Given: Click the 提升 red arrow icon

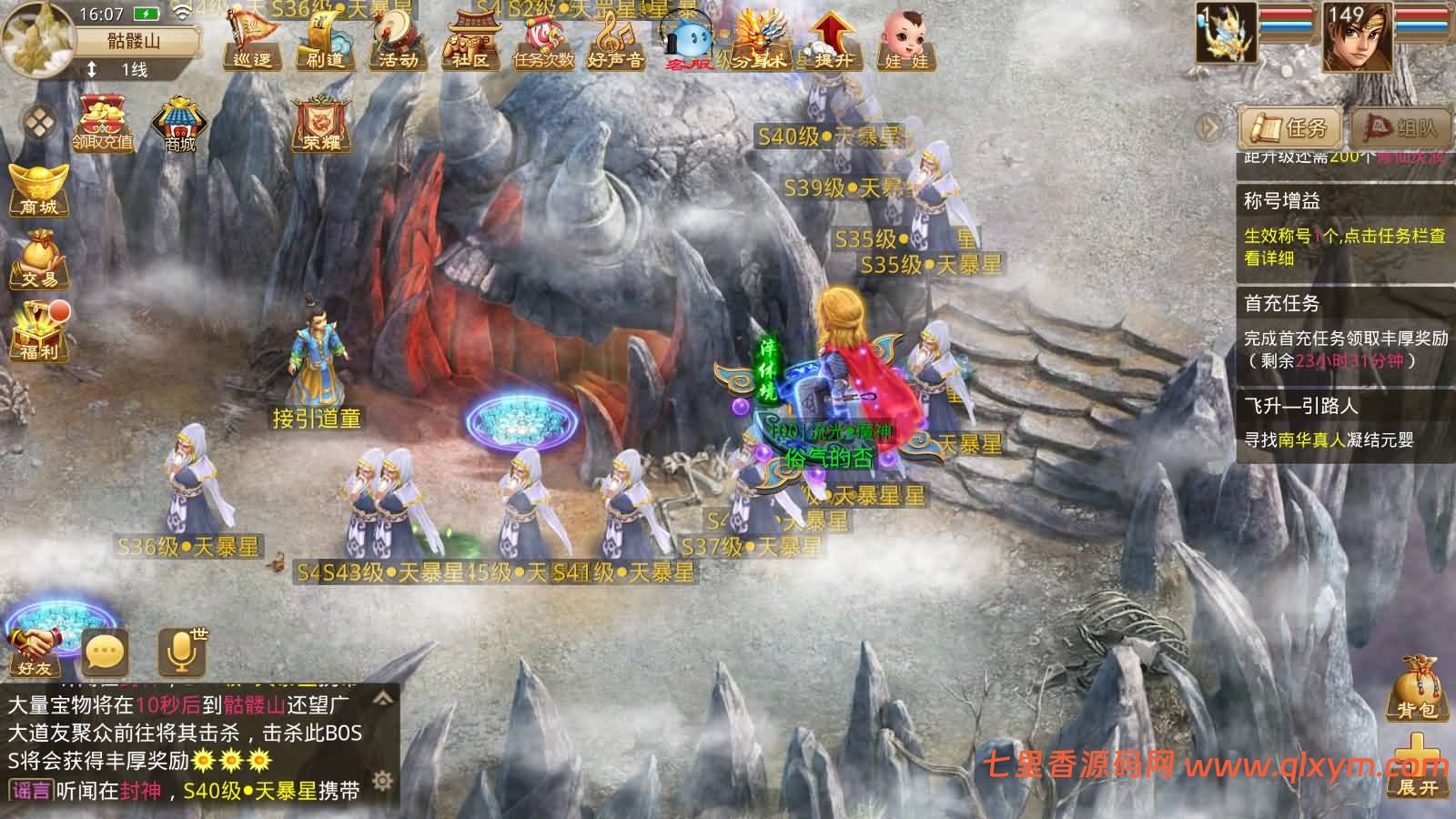Looking at the screenshot, I should (x=832, y=41).
